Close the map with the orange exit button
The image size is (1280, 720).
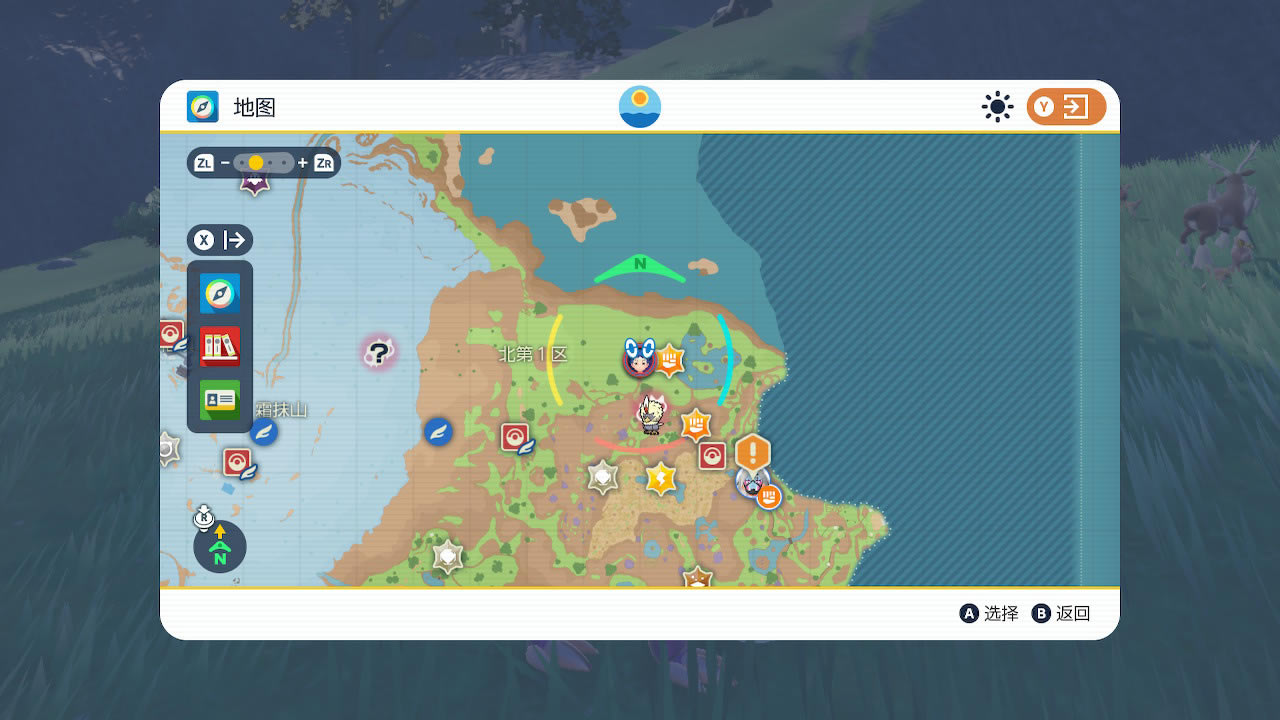[x=1066, y=107]
